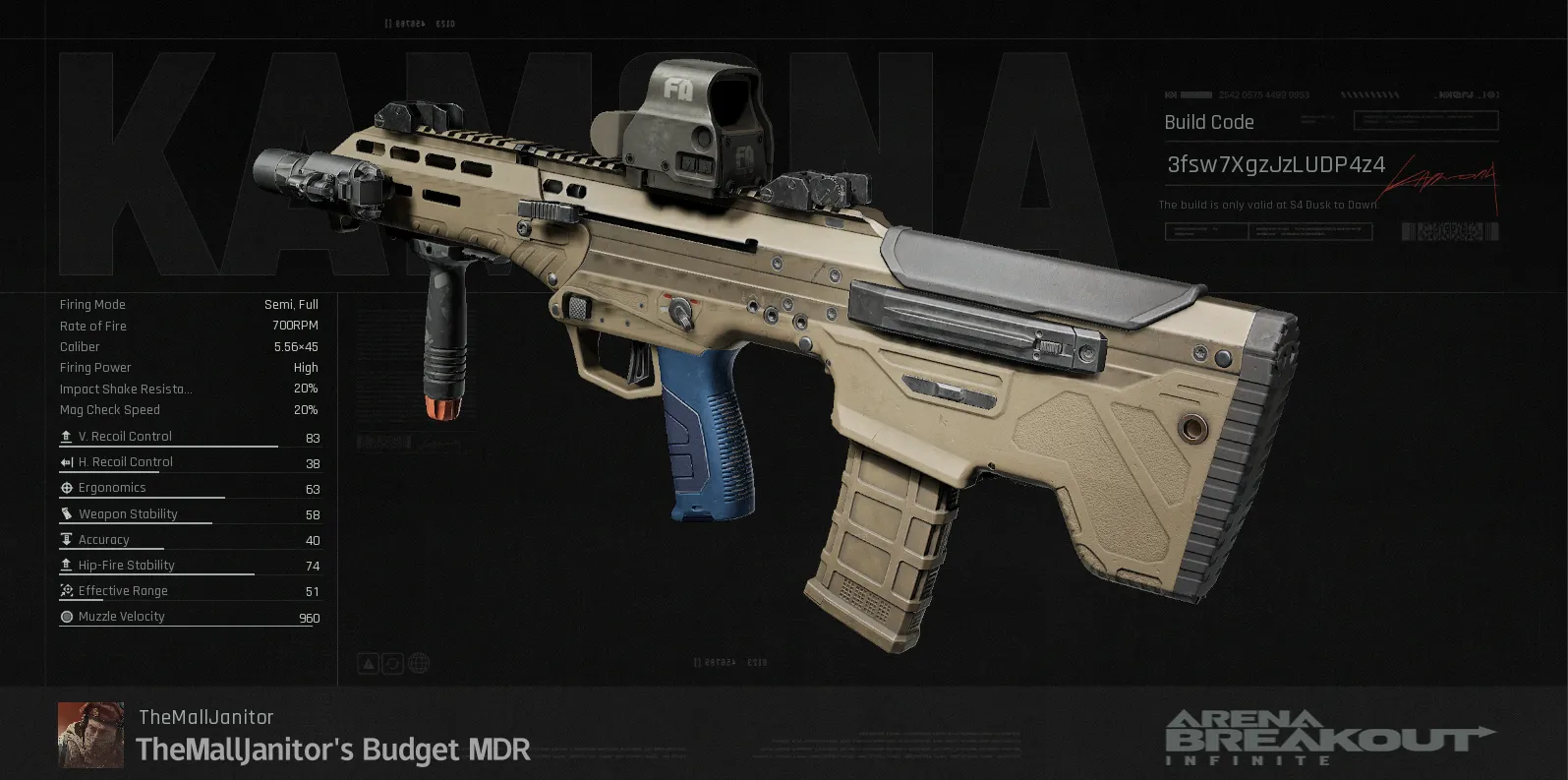Viewport: 1568px width, 780px height.
Task: Open TheMallJanitor's avatar portrait
Action: (x=90, y=735)
